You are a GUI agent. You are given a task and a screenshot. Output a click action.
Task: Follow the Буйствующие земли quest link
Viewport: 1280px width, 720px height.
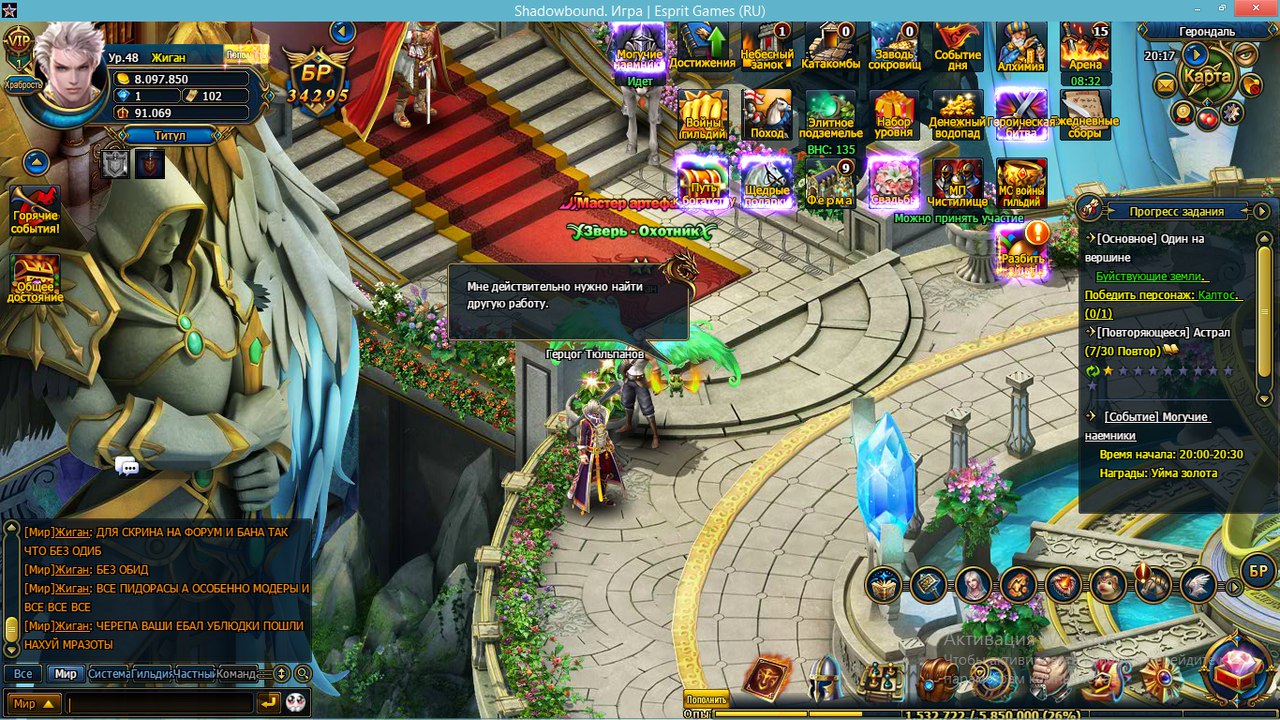(1152, 276)
